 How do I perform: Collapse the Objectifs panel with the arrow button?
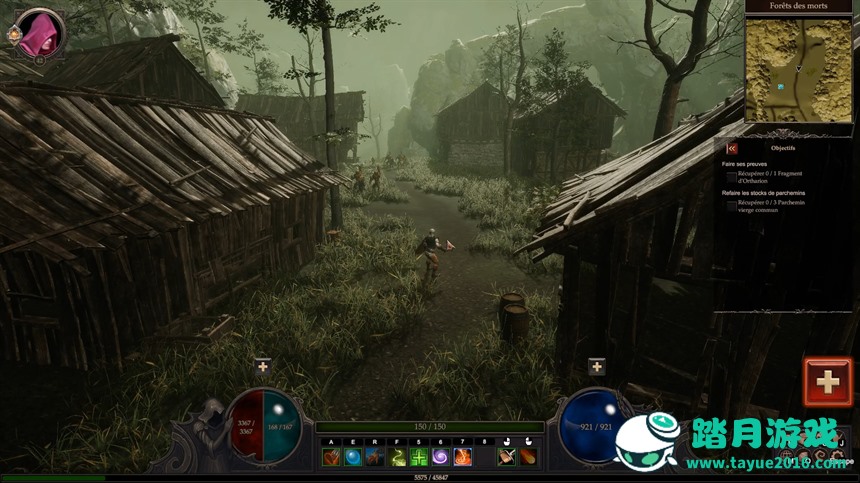(x=732, y=148)
